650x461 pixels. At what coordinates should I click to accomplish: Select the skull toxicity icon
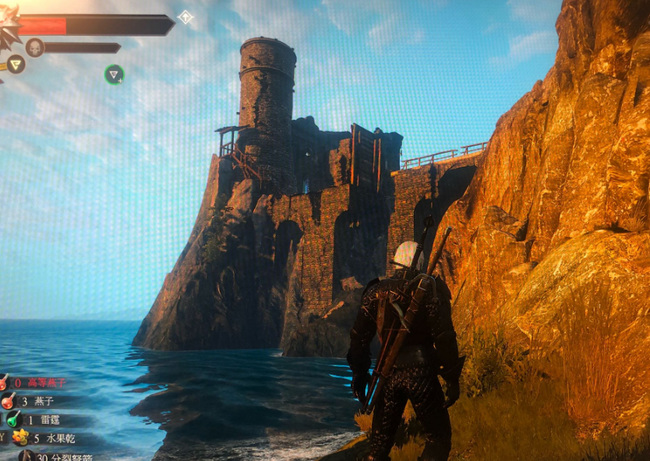pyautogui.click(x=35, y=47)
